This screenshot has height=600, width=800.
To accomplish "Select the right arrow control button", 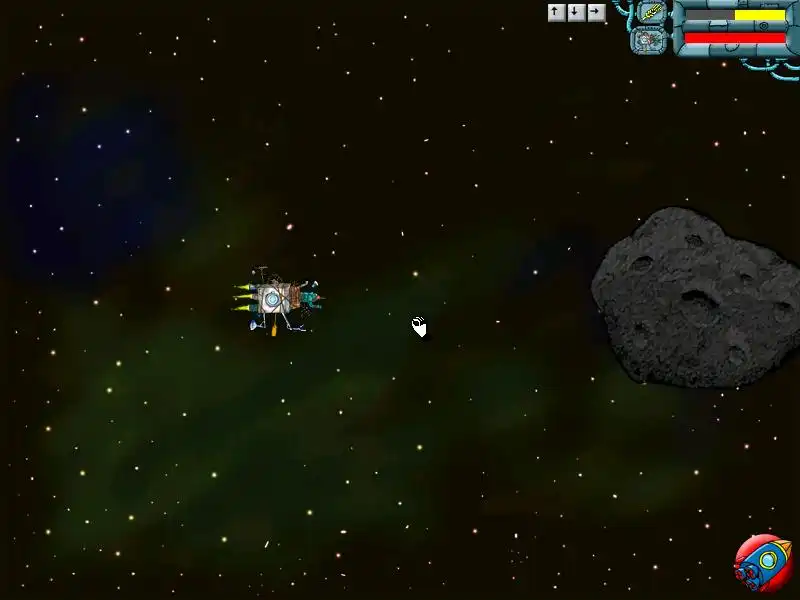I will [x=596, y=12].
